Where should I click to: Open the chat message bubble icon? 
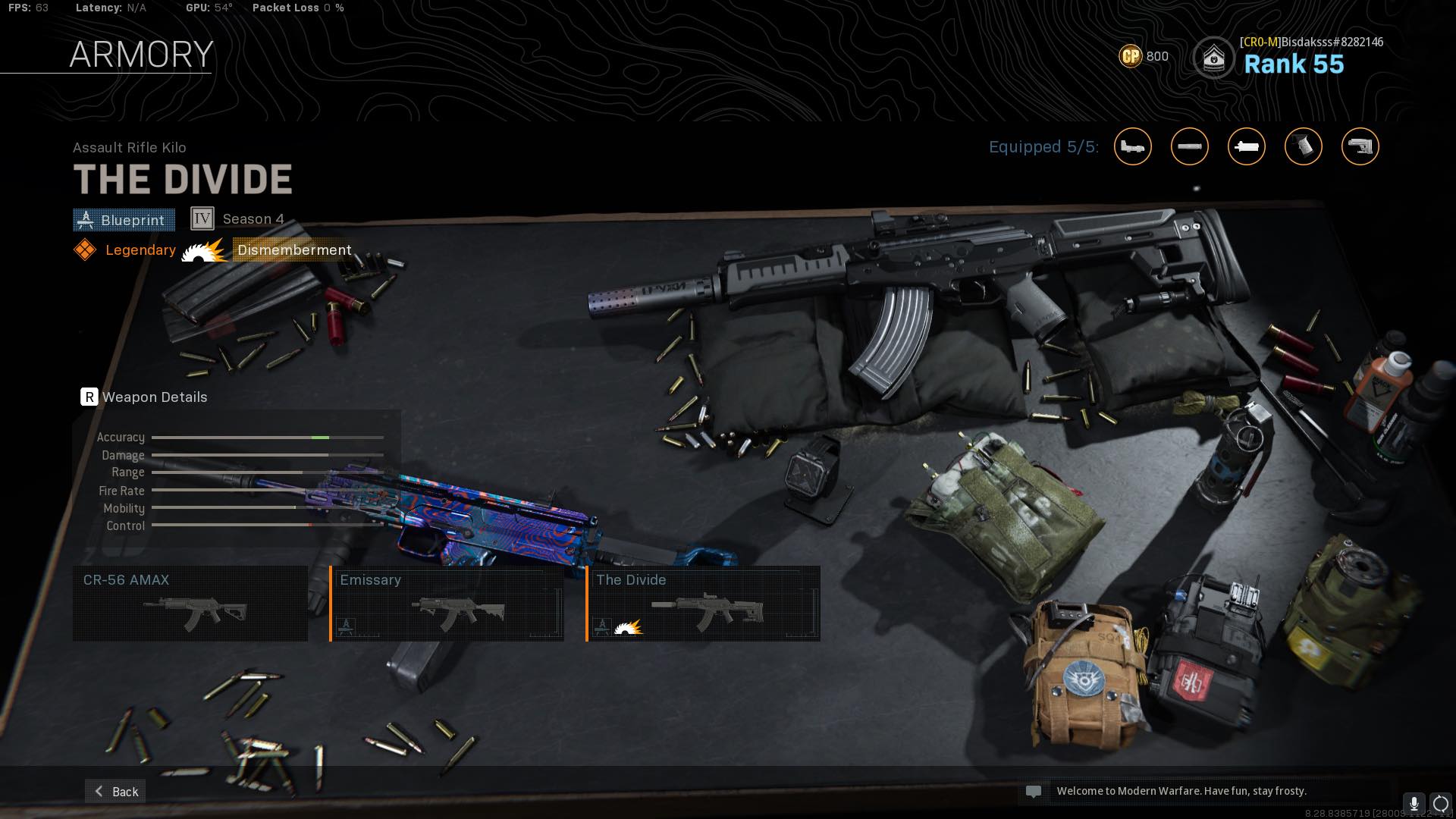pos(1034,791)
